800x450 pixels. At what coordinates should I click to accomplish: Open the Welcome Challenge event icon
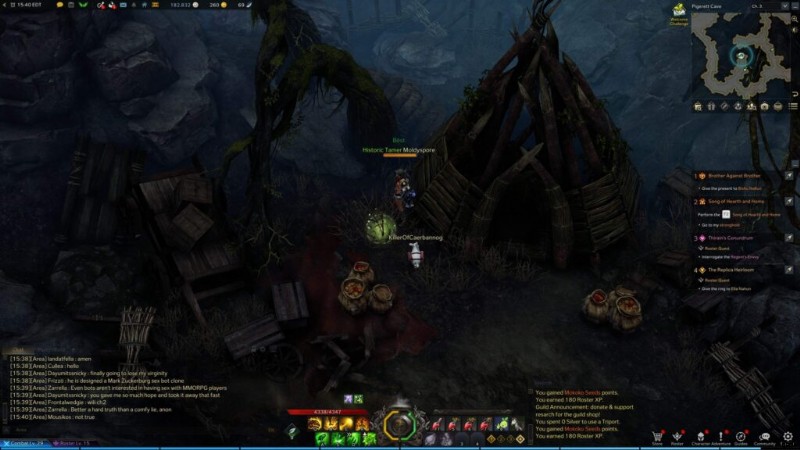tap(678, 12)
